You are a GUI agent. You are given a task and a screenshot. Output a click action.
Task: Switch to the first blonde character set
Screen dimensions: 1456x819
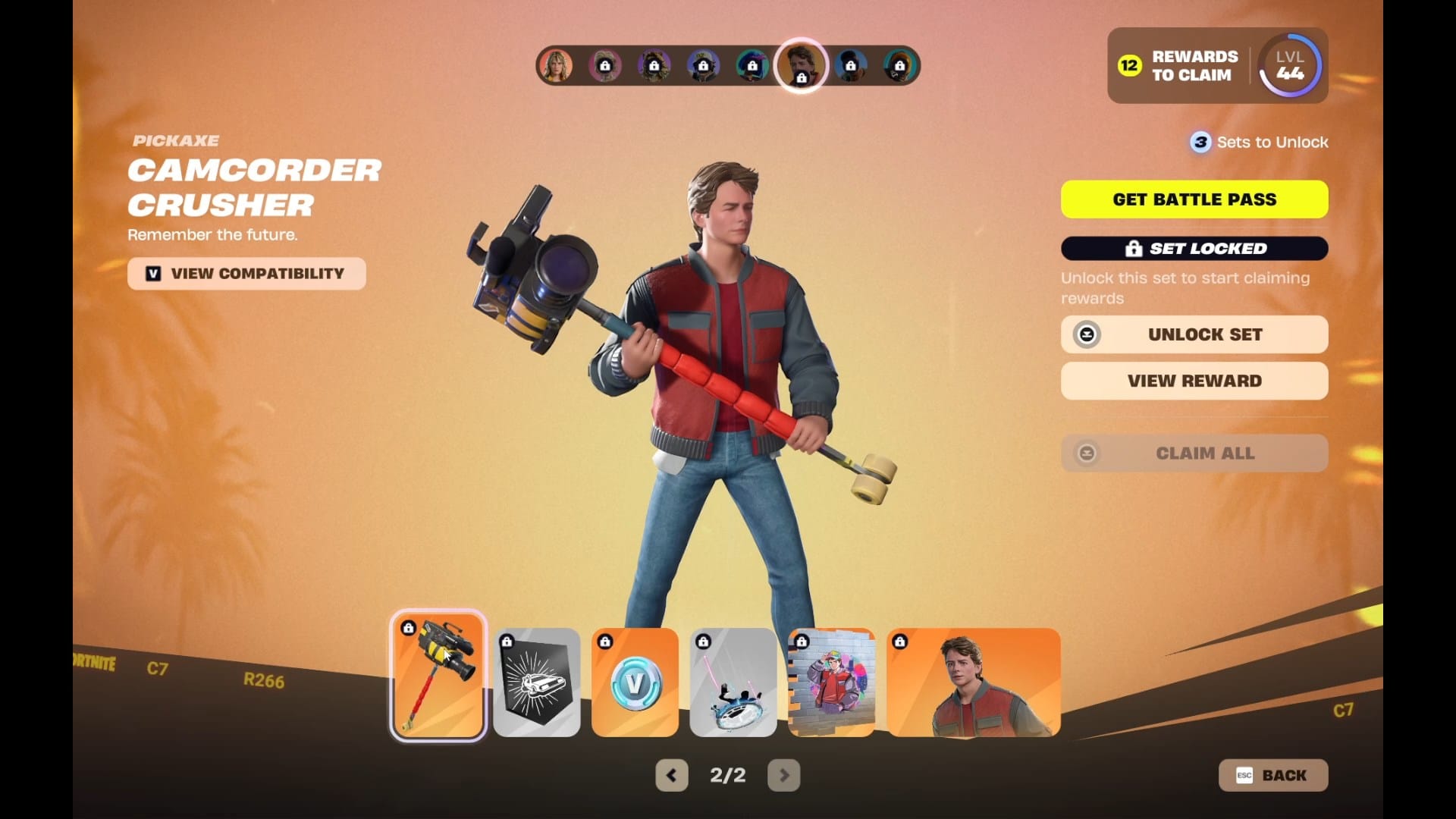click(x=556, y=66)
